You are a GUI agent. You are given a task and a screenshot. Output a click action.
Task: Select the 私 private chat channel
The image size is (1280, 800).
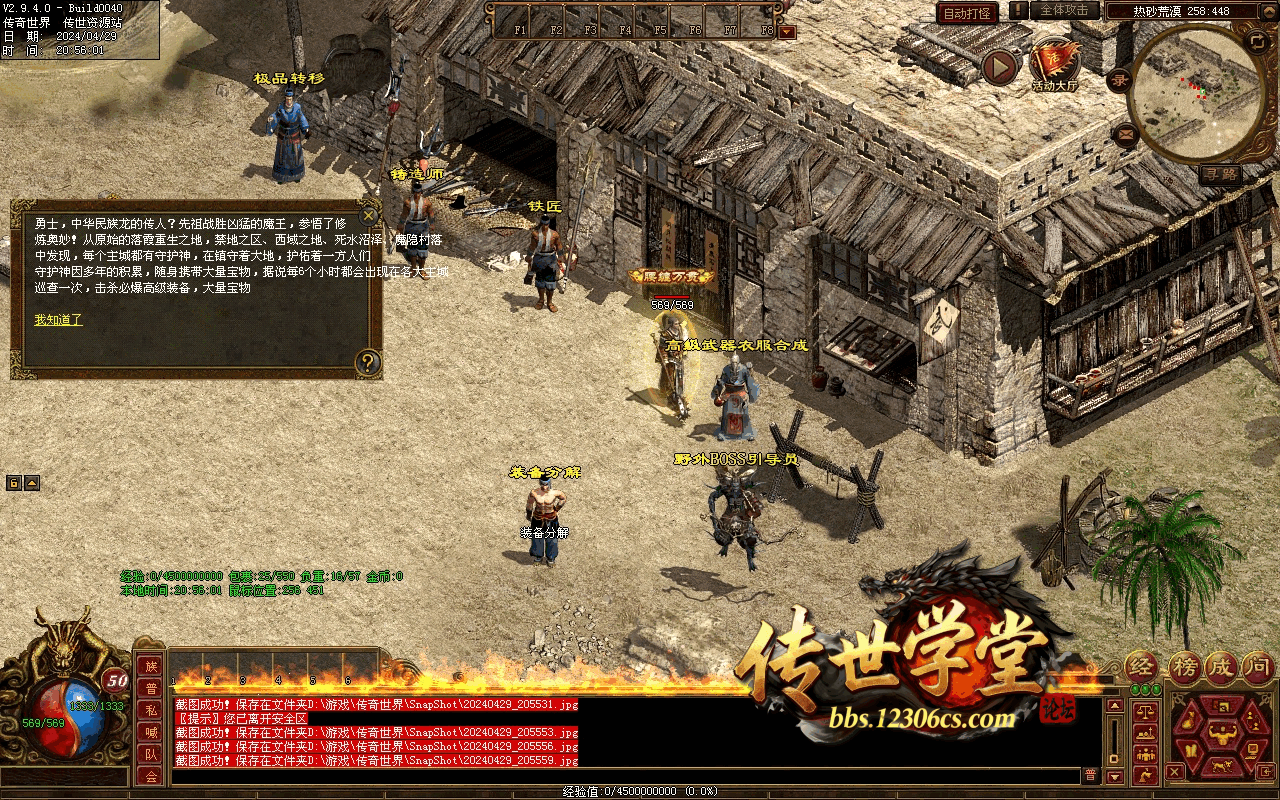pyautogui.click(x=151, y=710)
